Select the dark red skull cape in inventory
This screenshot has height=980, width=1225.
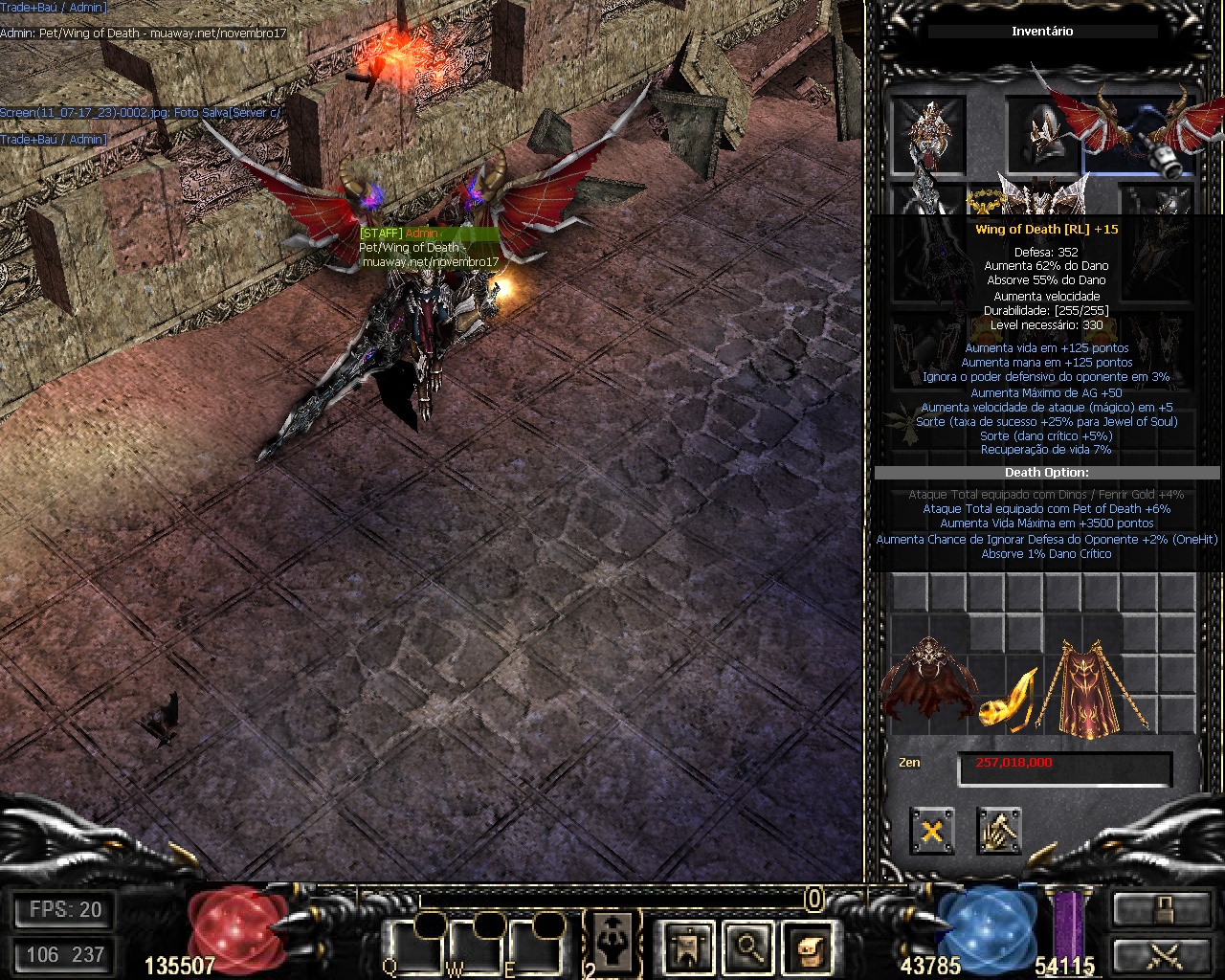[924, 679]
